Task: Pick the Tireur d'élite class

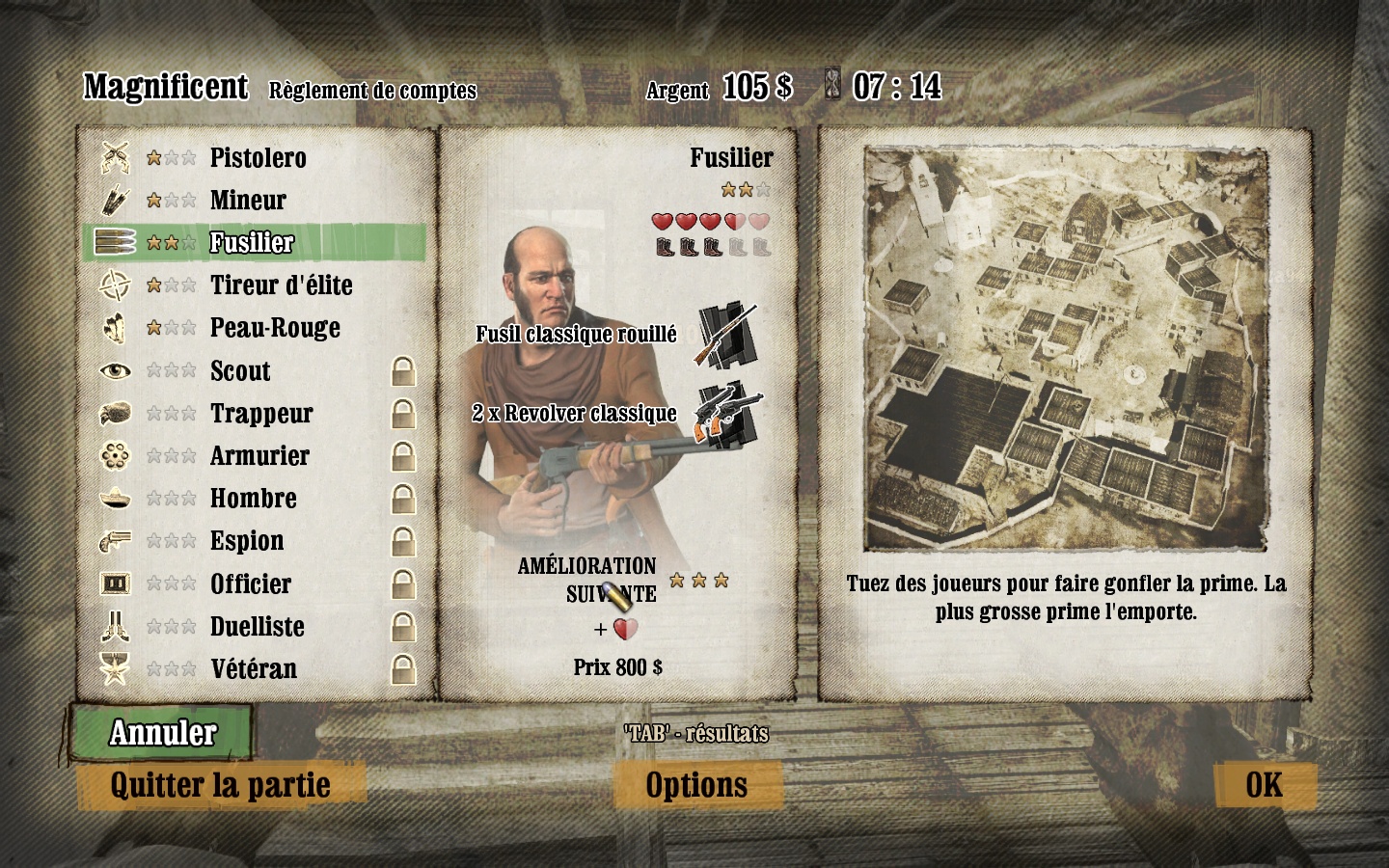Action: tap(281, 285)
